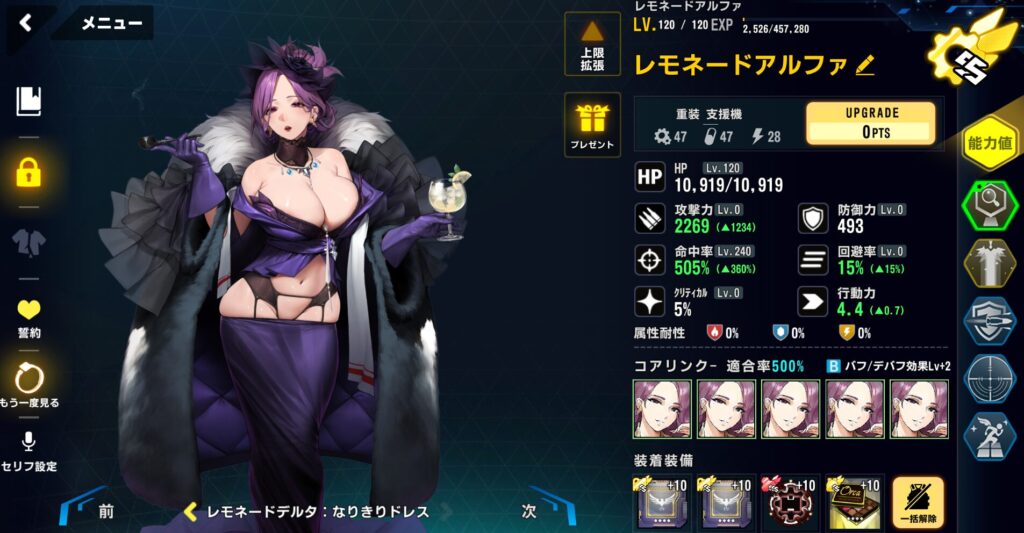Open セリフ設定 microphone voice settings

[x=28, y=451]
